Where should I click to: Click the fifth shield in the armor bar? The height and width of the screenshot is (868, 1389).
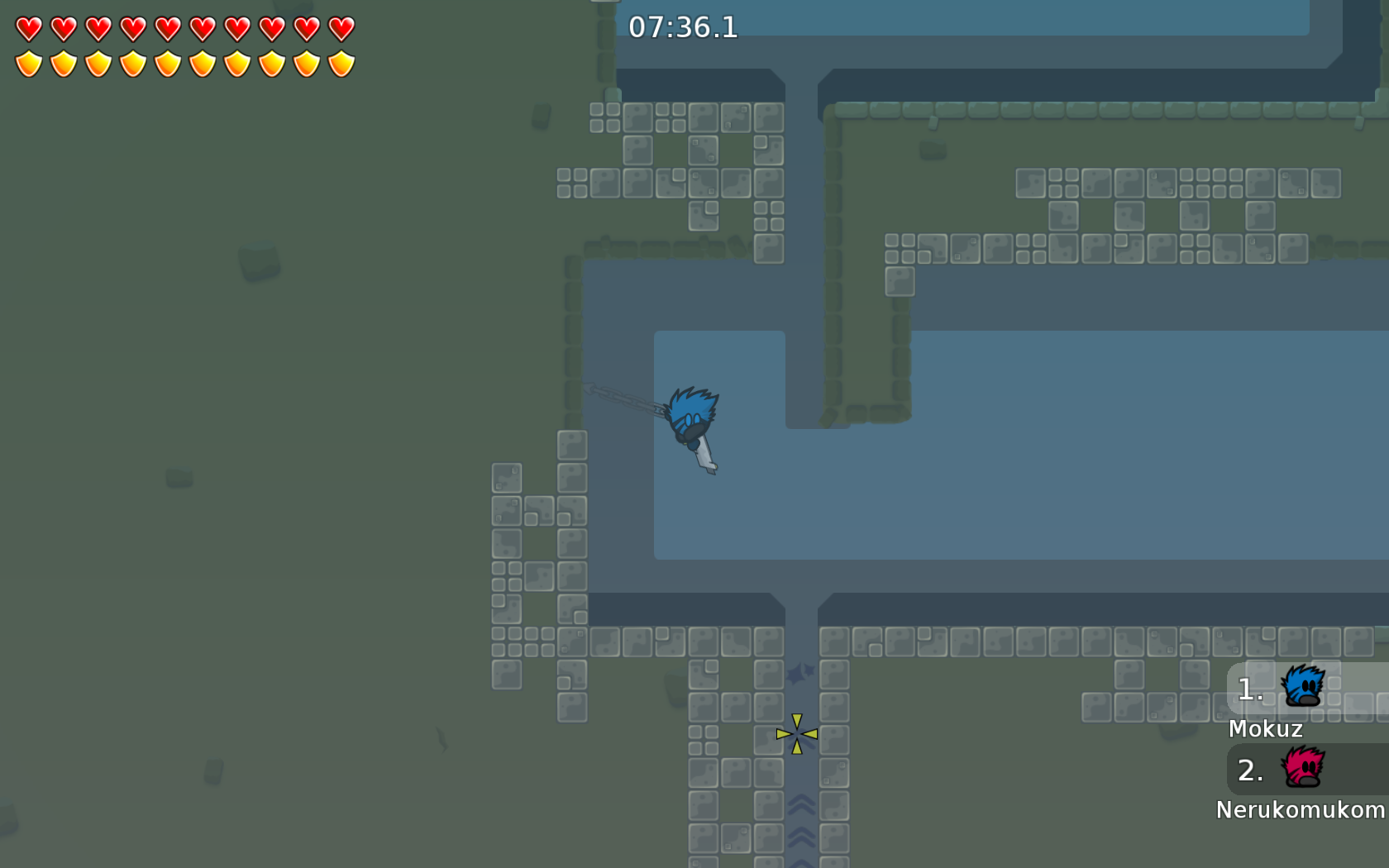[x=166, y=61]
